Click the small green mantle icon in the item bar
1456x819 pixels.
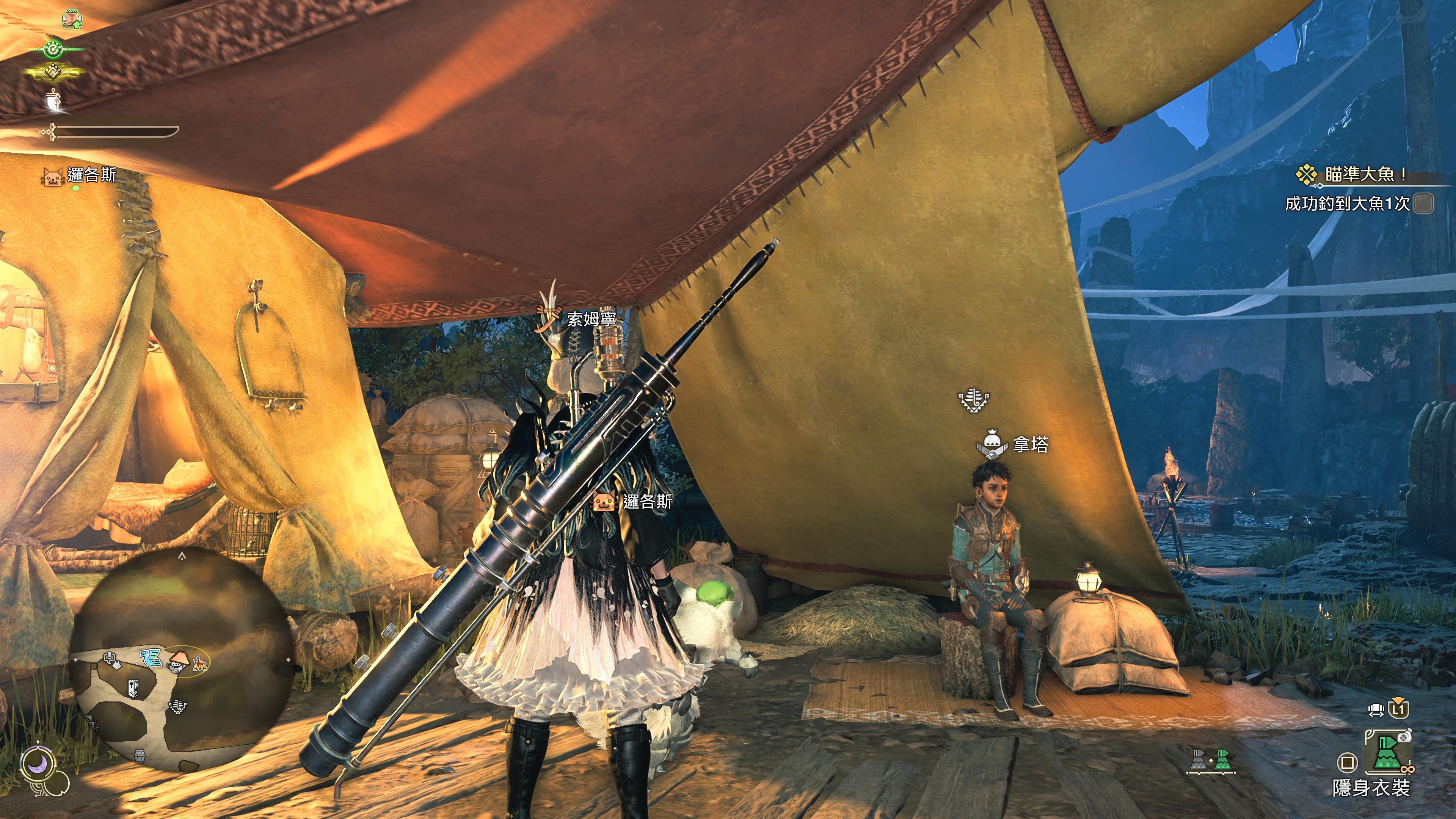[x=1222, y=760]
